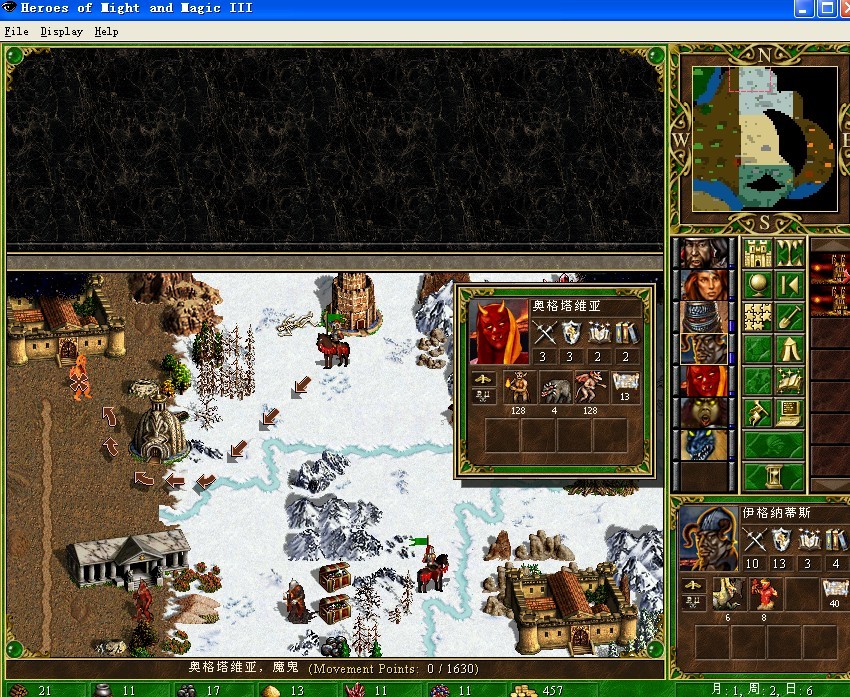Open System Options computer button
The height and width of the screenshot is (697, 850).
[789, 413]
